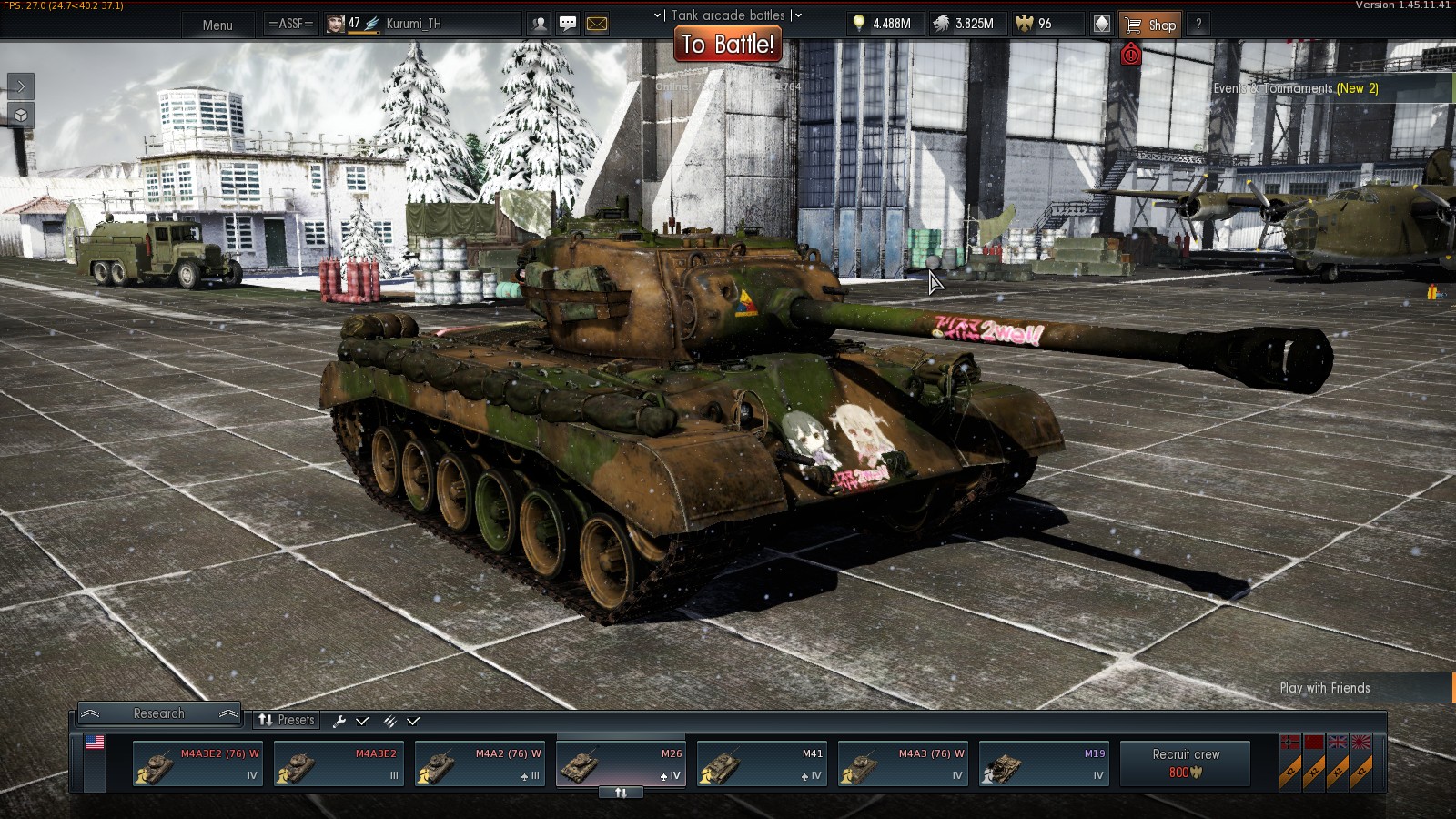Viewport: 1456px width, 819px height.
Task: Switch to the Japanese nation flag
Action: 1361,743
